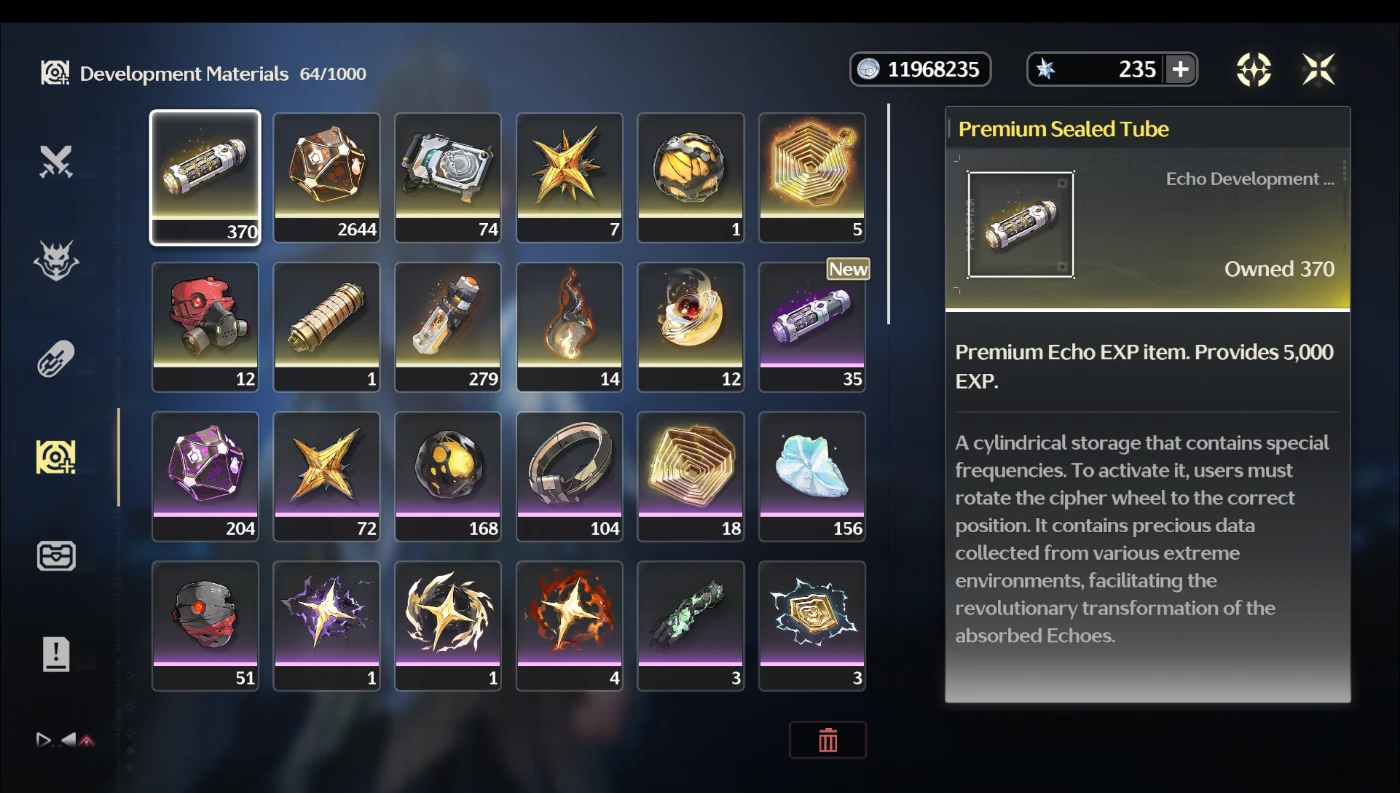The height and width of the screenshot is (793, 1400).
Task: Switch to the crossed swords weapons tab
Action: (x=56, y=162)
